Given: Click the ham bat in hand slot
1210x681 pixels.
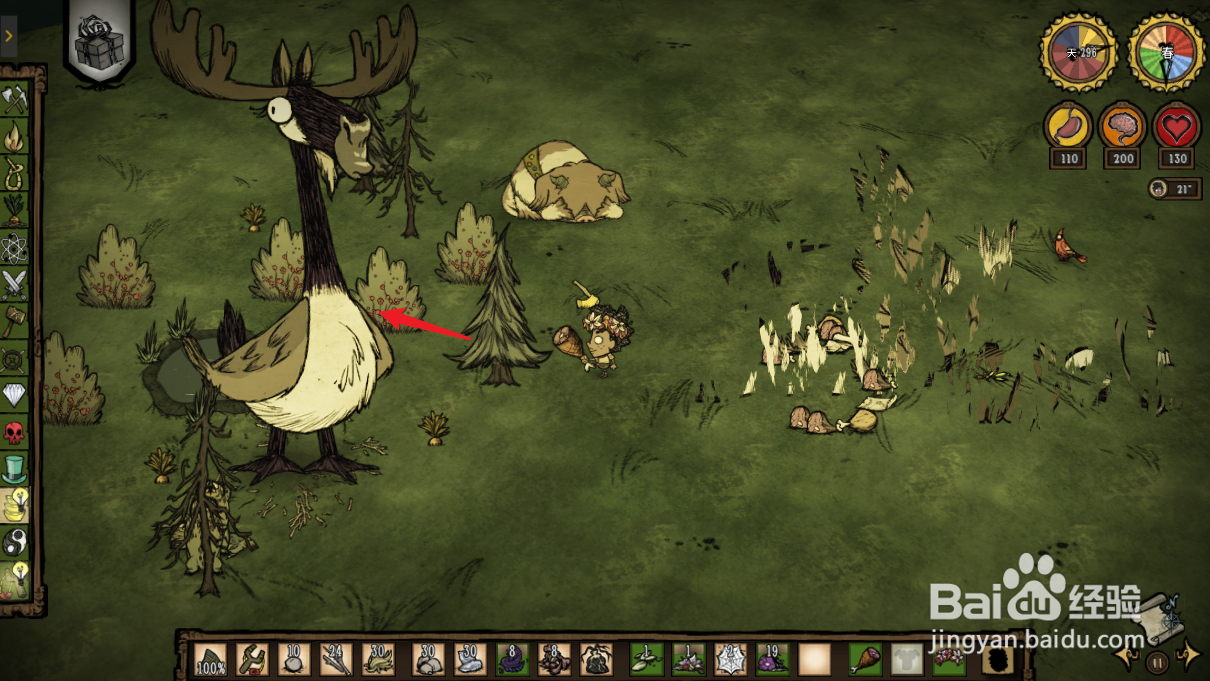Looking at the screenshot, I should [x=864, y=660].
